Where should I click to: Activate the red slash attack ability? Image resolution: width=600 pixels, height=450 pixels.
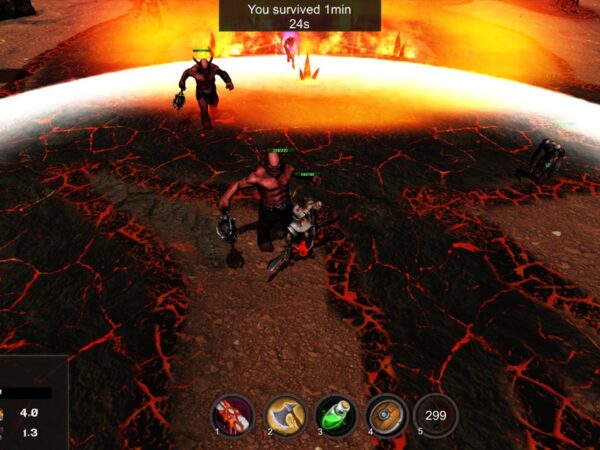[233, 415]
